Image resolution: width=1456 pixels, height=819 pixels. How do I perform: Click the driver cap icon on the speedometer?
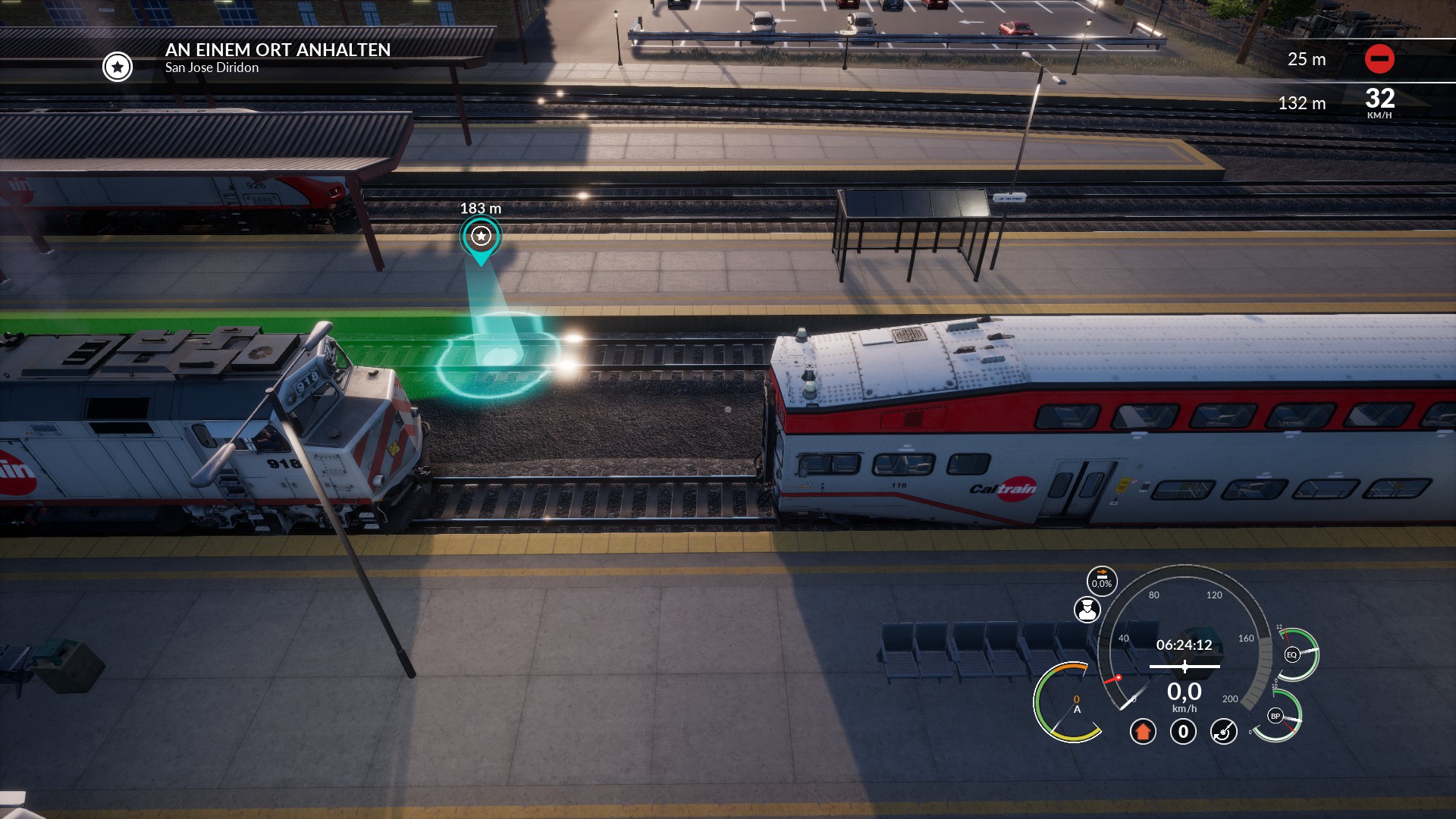[x=1087, y=609]
